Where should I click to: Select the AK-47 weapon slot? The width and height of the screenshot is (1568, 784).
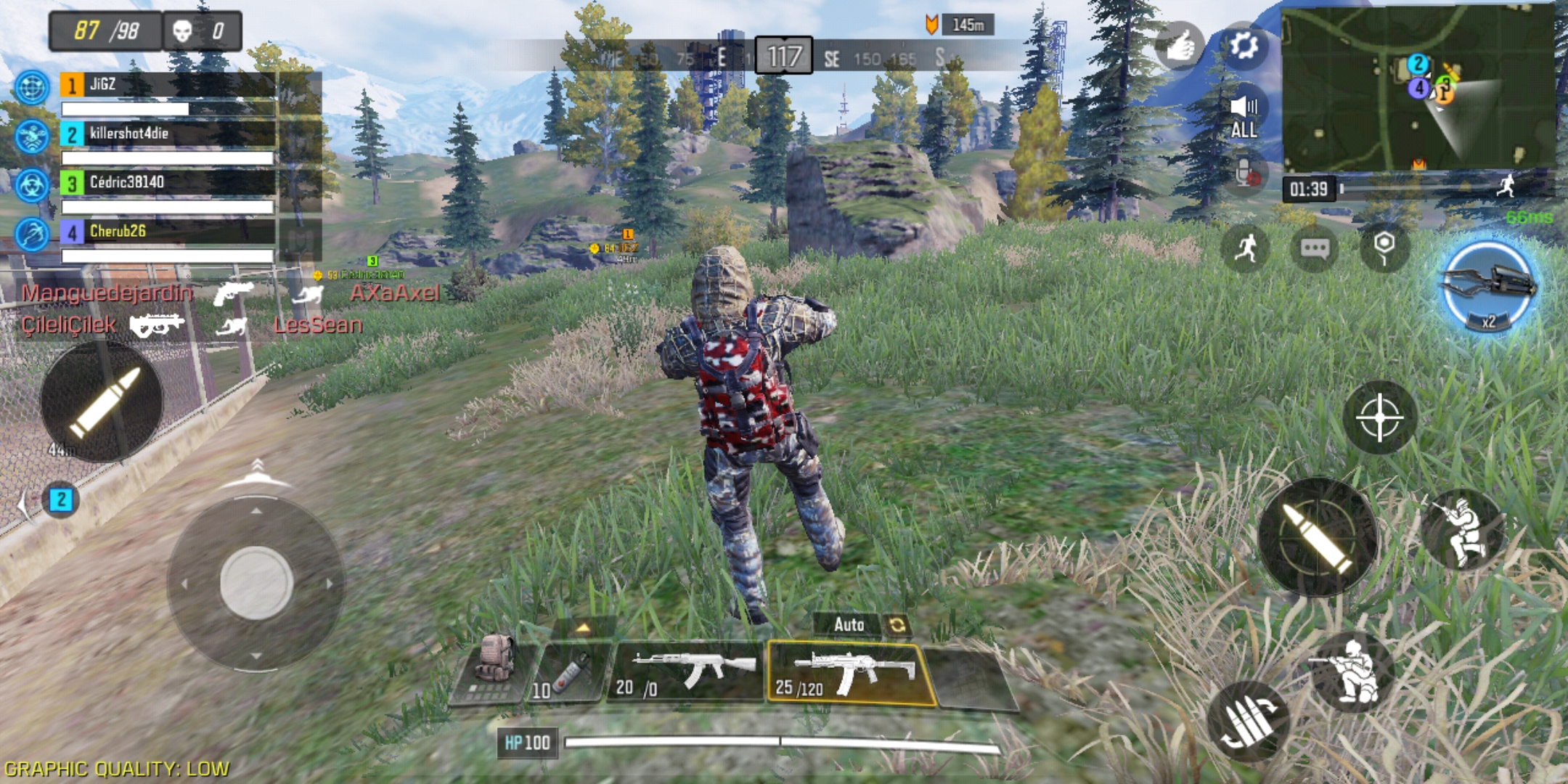coord(687,673)
